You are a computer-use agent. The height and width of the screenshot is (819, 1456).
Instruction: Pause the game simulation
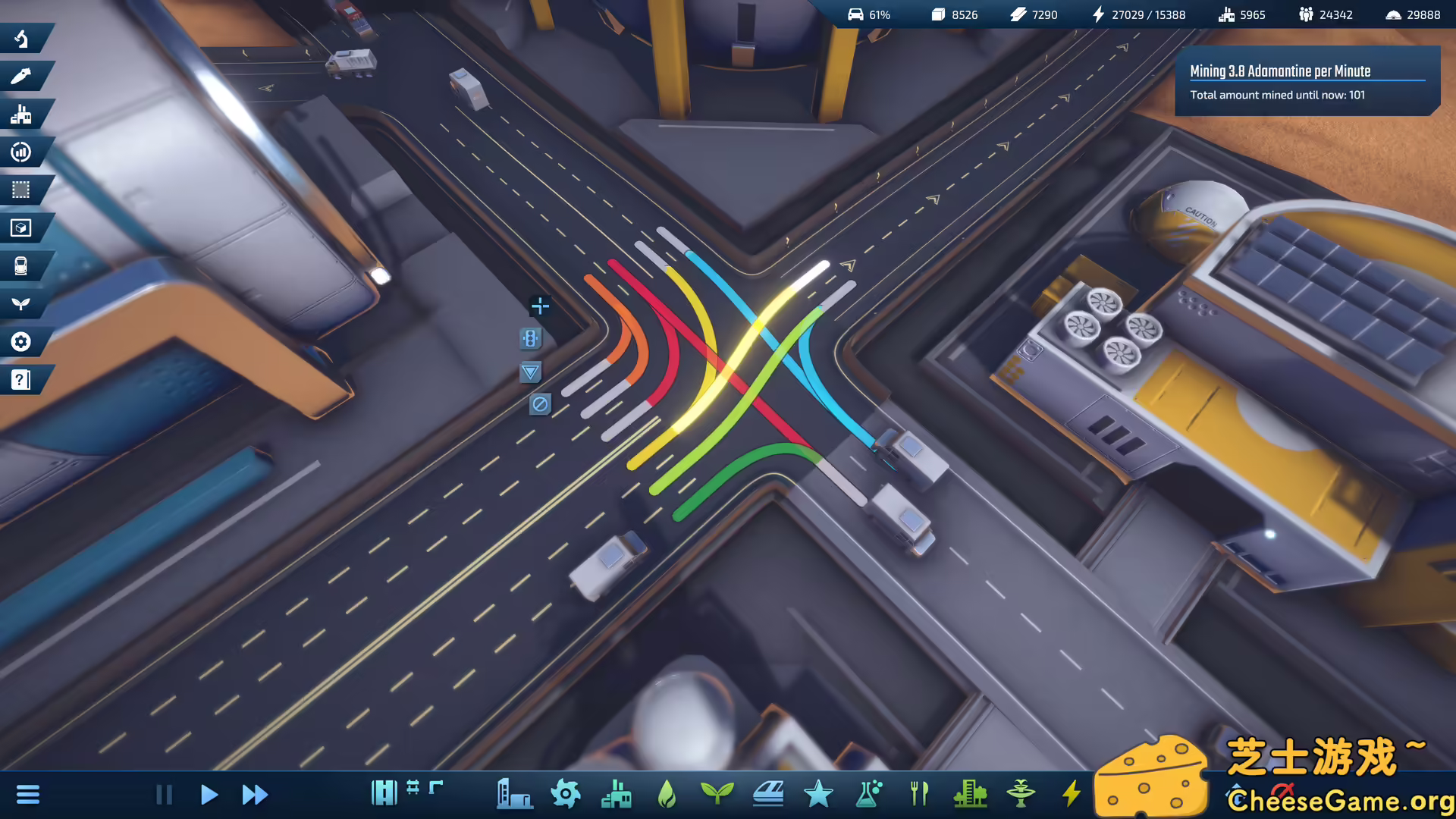click(164, 795)
